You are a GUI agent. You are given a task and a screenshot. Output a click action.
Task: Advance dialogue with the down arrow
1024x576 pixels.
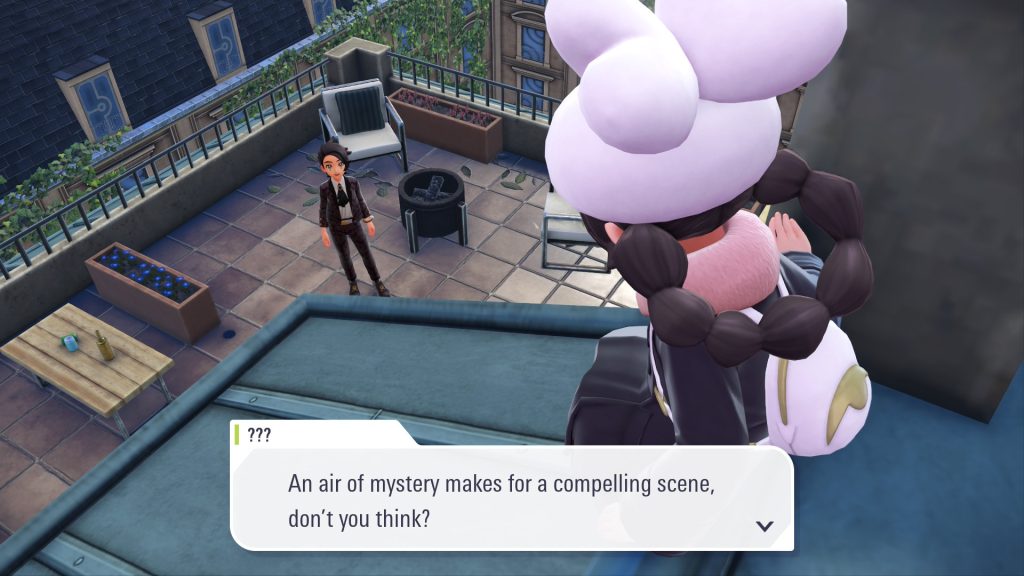pos(765,525)
